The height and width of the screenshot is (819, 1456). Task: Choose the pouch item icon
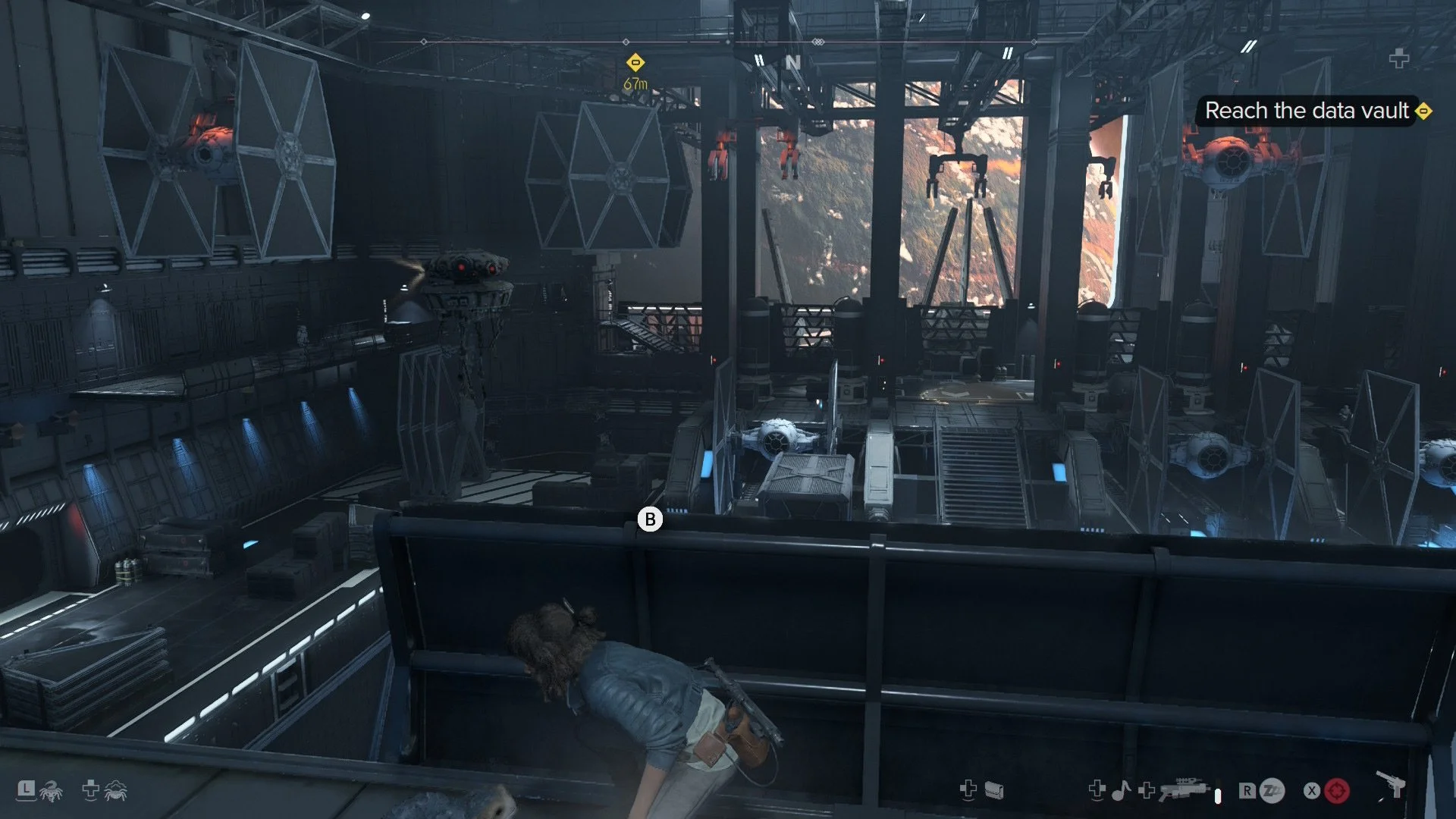pos(994,791)
